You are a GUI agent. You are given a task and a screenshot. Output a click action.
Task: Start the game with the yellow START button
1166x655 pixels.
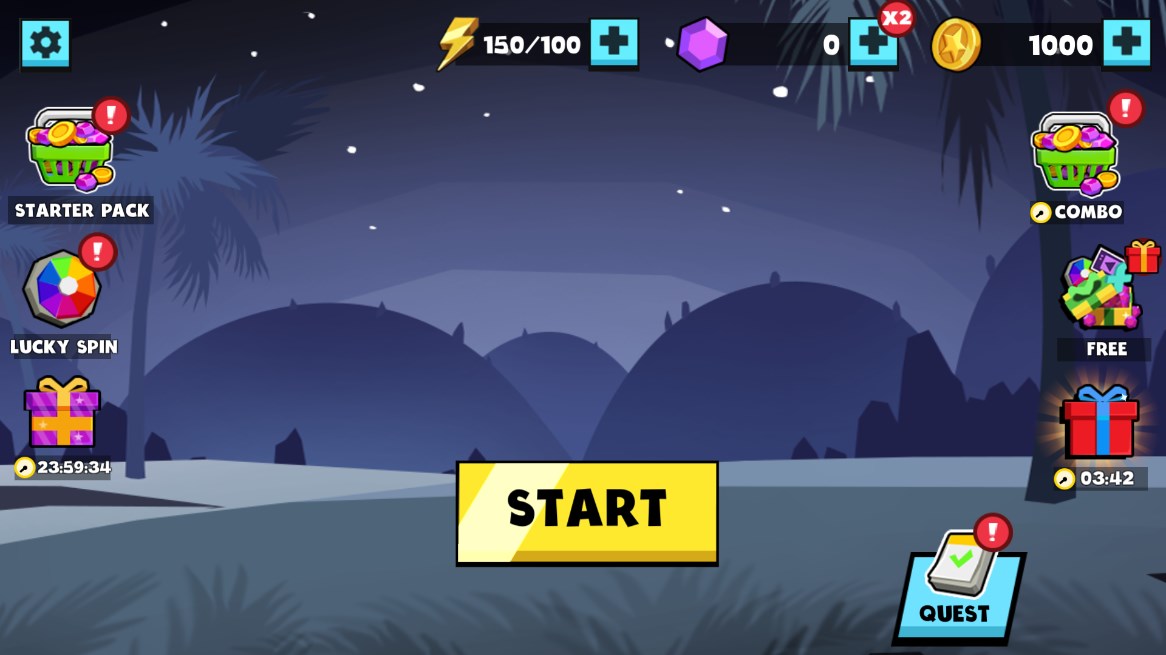coord(587,511)
